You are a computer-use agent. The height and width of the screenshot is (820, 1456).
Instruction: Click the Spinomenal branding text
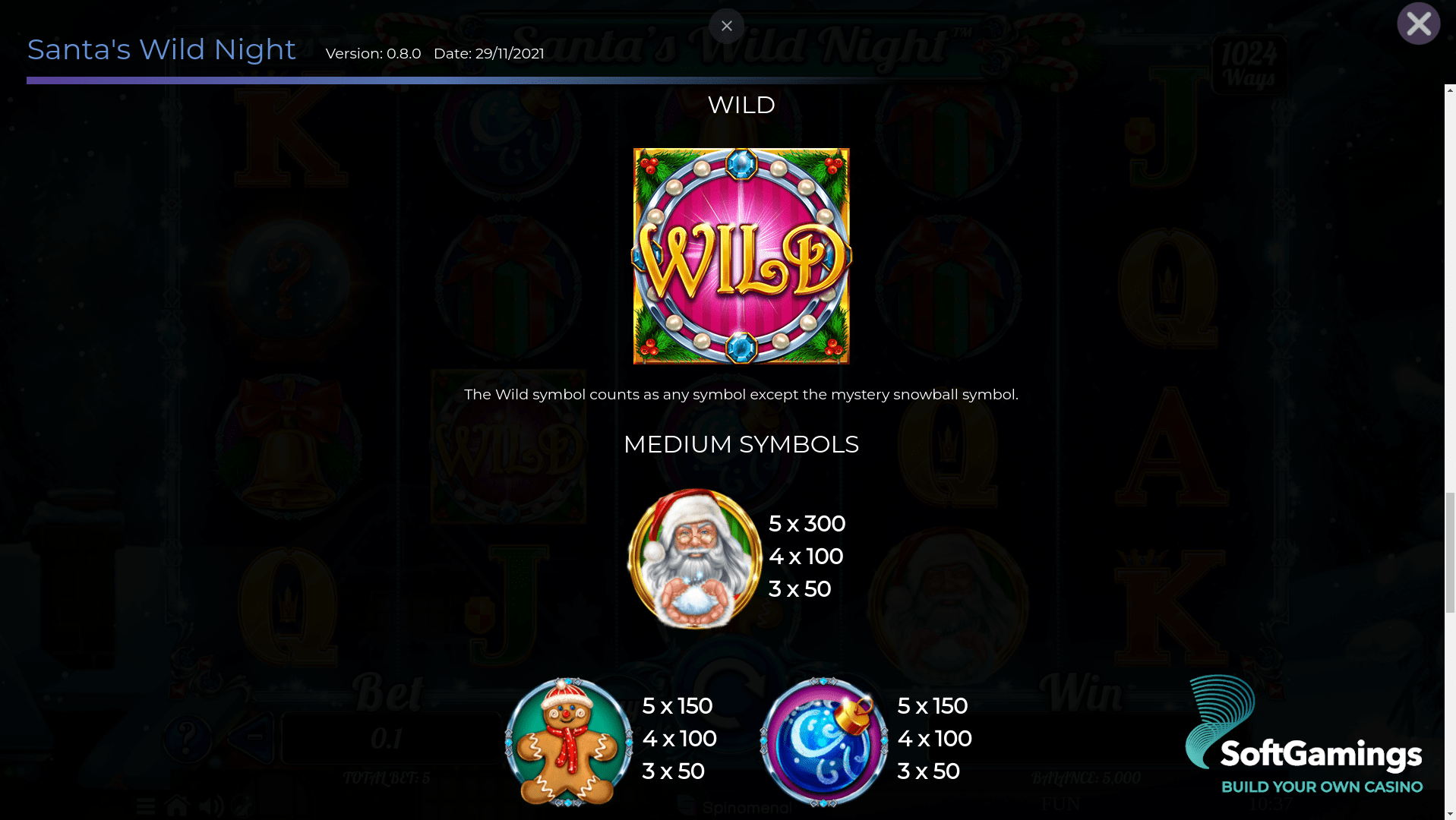point(745,807)
